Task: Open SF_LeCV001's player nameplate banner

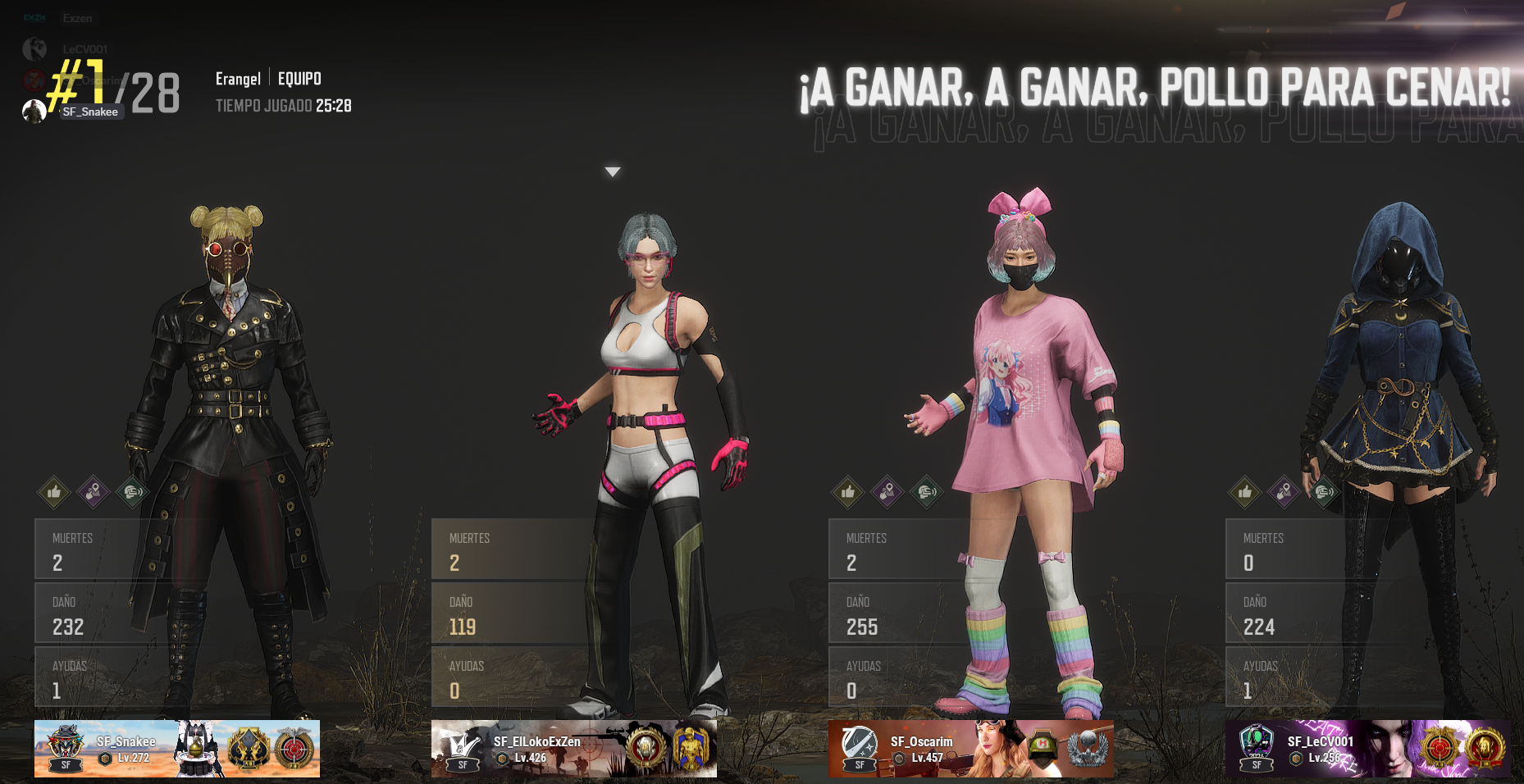Action: (x=1368, y=749)
